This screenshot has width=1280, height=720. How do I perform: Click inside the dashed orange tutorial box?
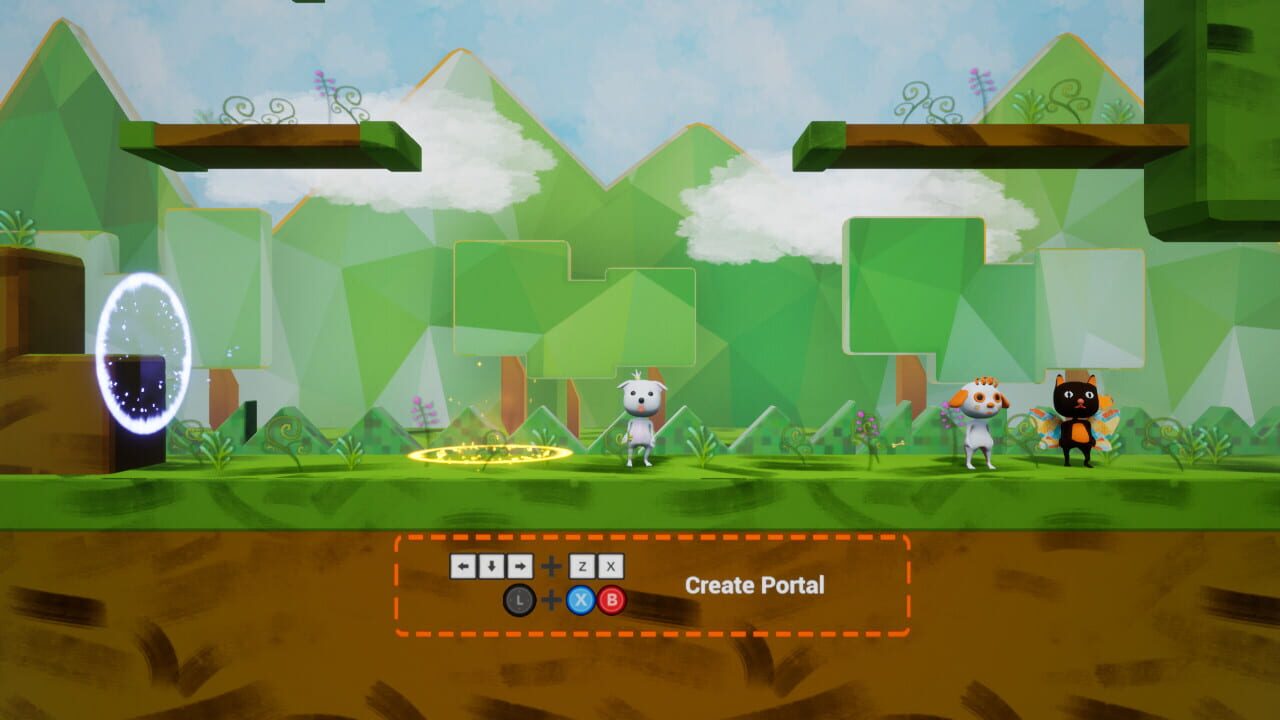tap(650, 585)
